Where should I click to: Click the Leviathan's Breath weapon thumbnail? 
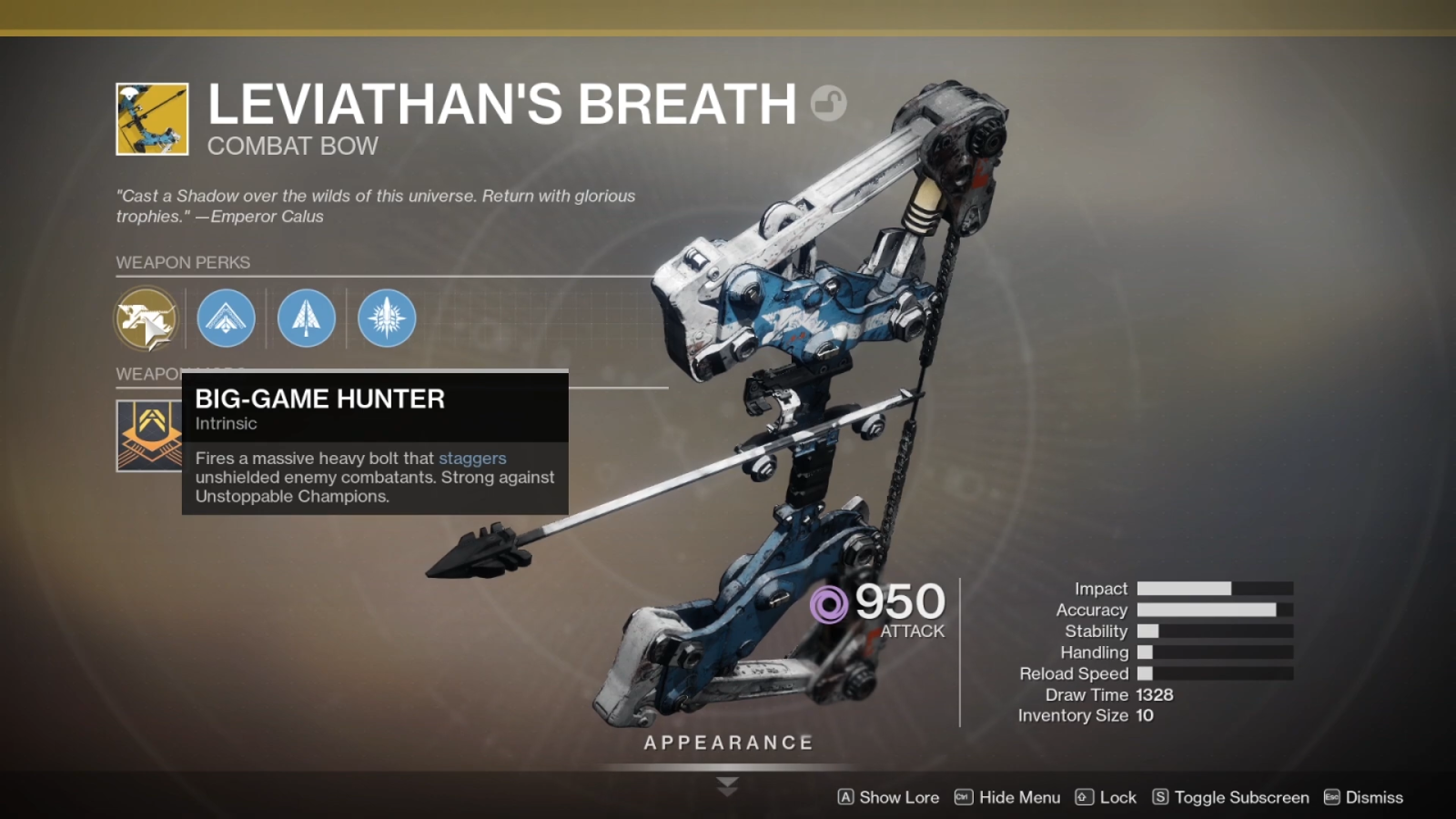coord(152,119)
